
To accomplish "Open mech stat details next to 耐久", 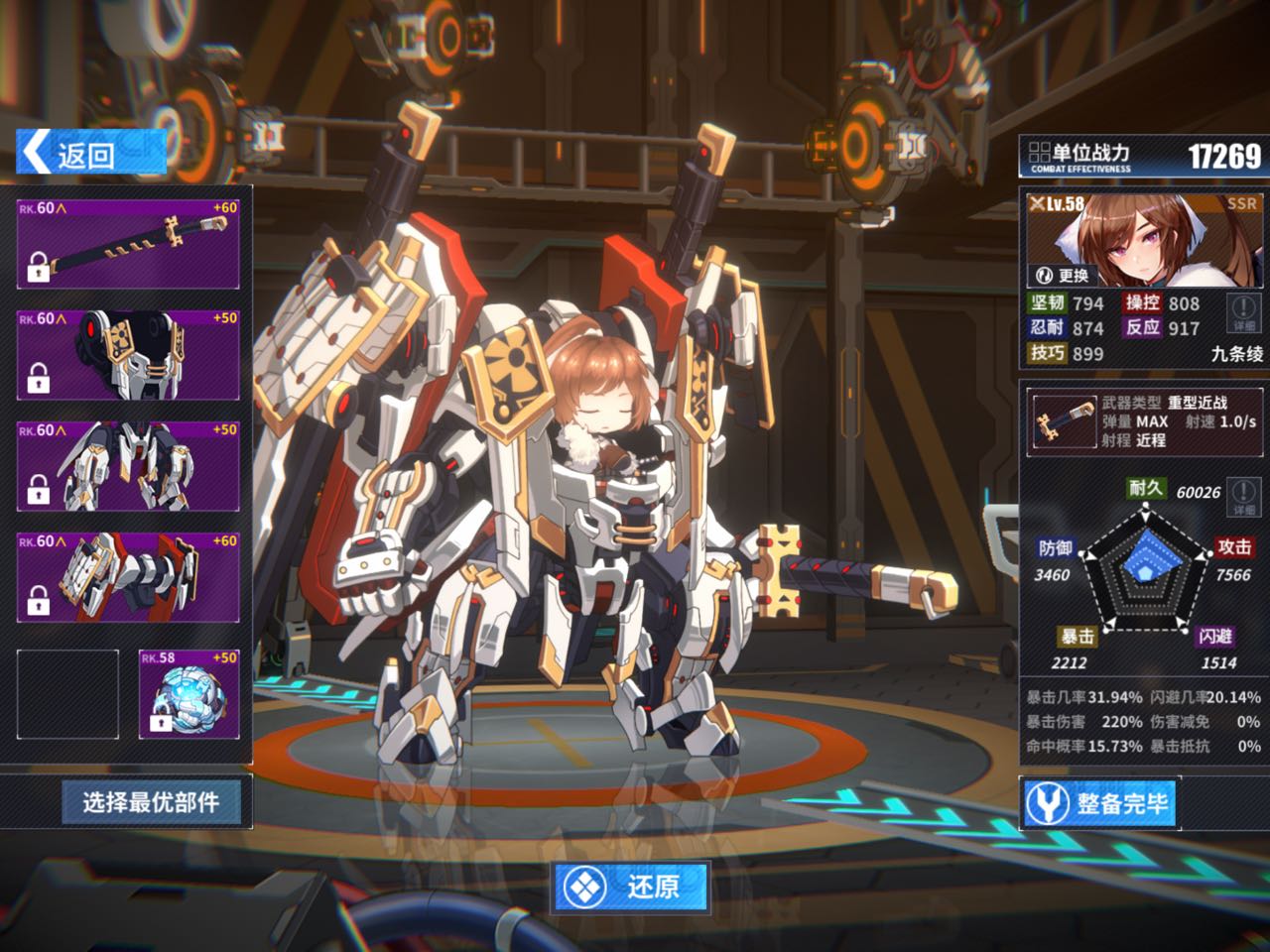I will tap(1243, 495).
